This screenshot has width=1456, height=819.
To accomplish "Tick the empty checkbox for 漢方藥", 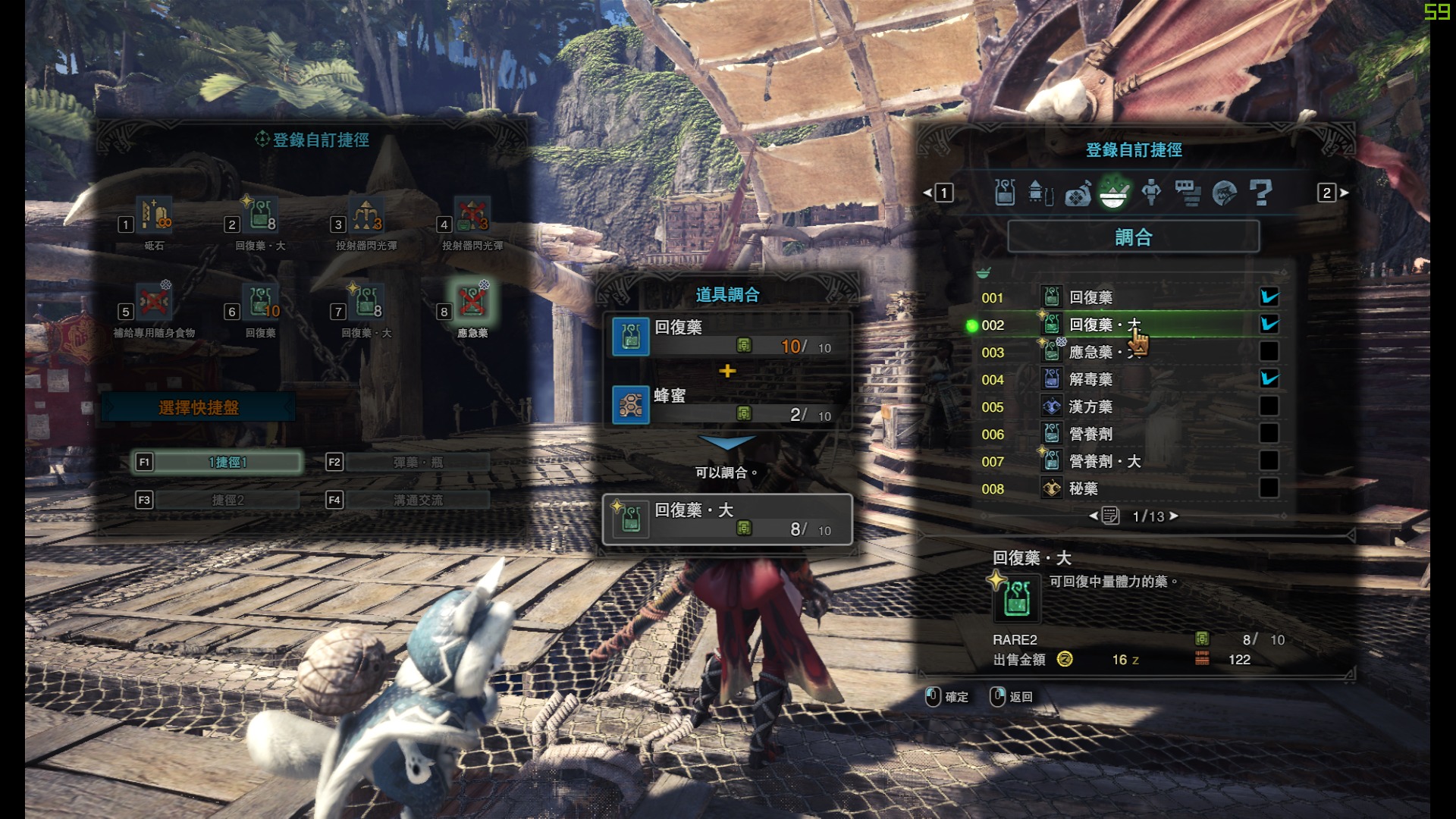I will pos(1269,406).
